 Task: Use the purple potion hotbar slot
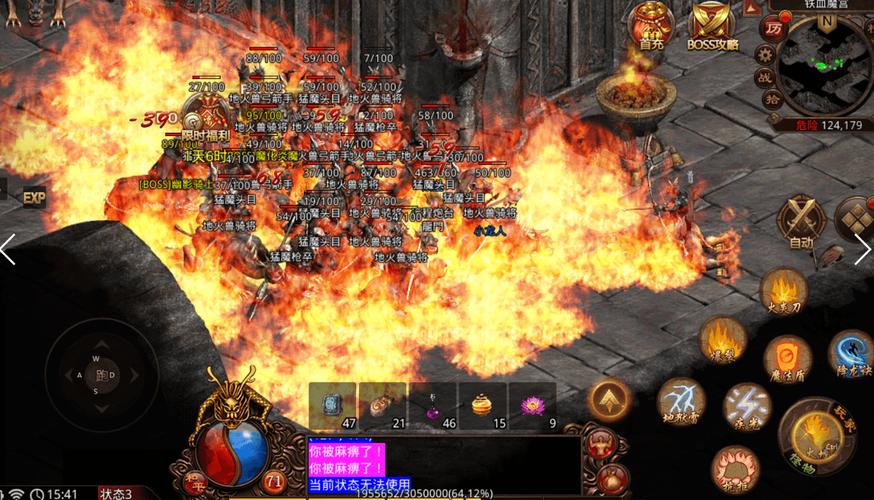point(433,406)
